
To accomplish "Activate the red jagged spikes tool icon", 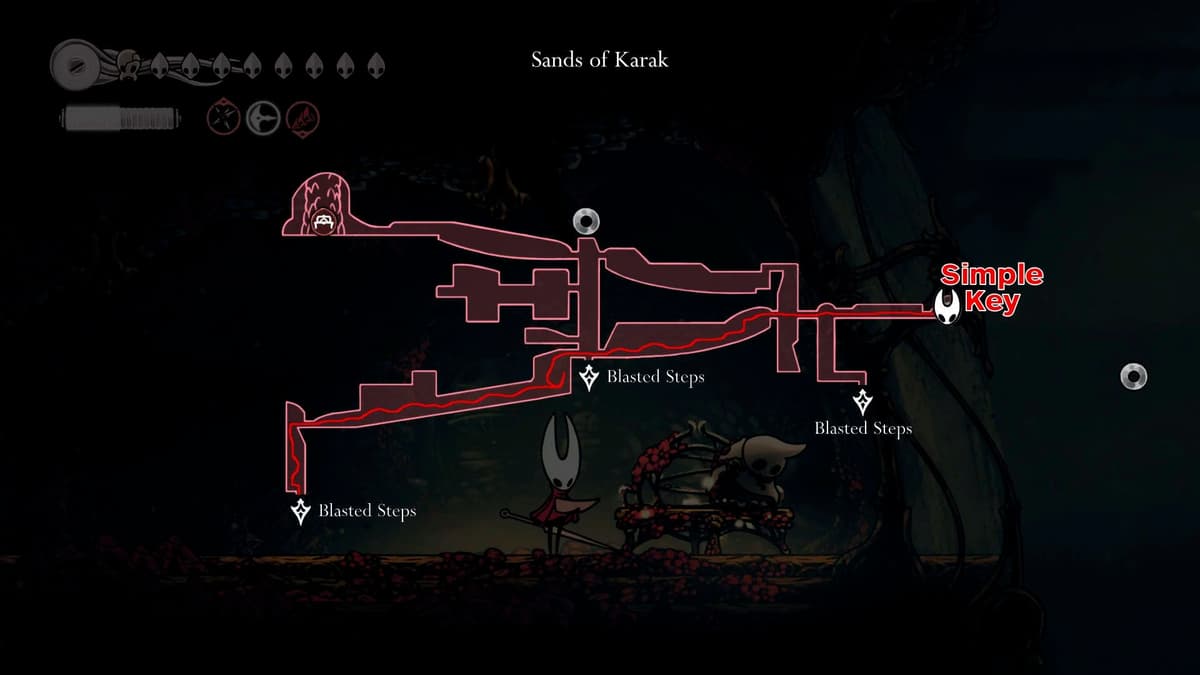I will [302, 118].
